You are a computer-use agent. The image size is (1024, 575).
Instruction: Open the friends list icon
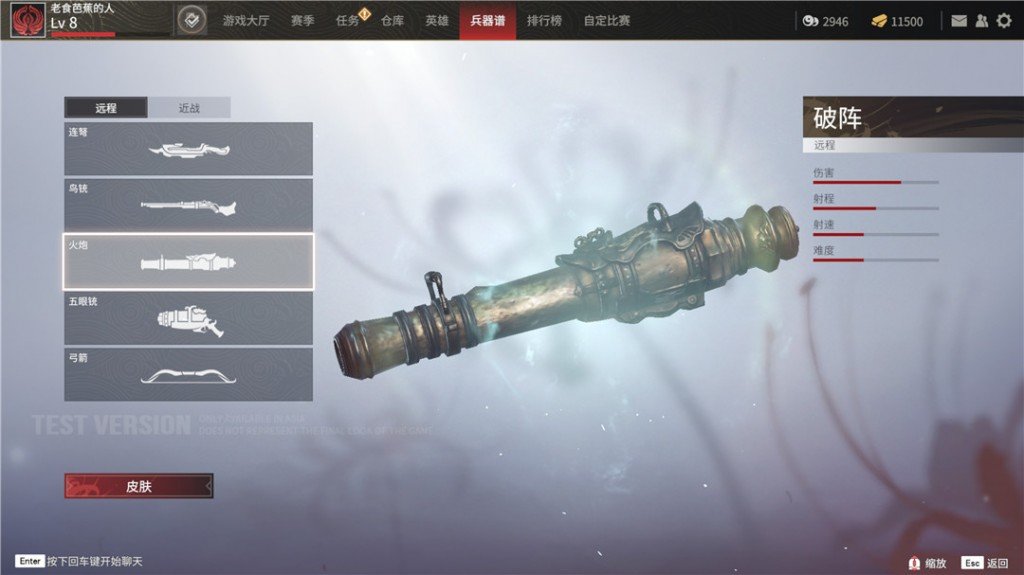click(981, 20)
